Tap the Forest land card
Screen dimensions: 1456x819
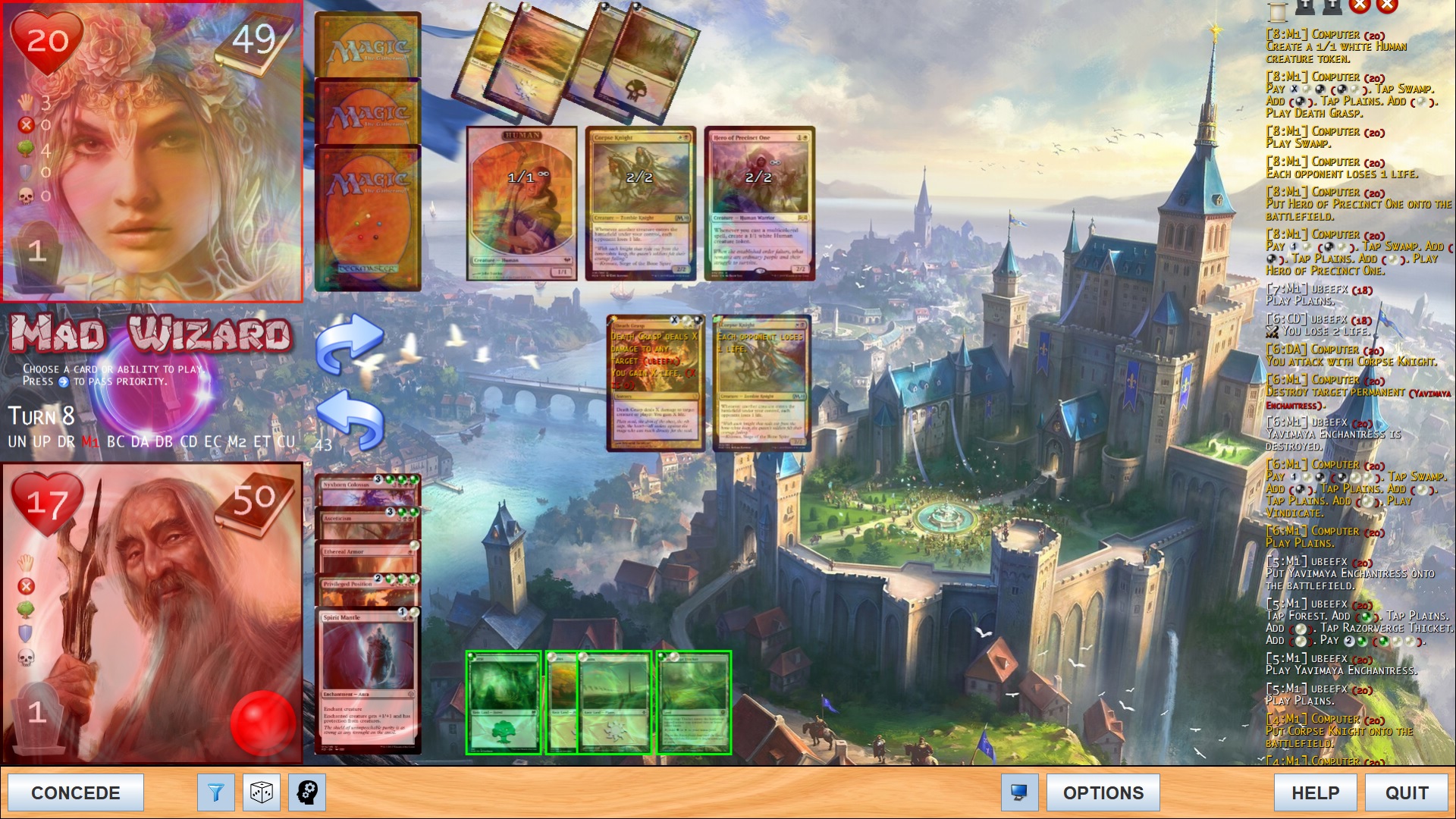[x=503, y=702]
